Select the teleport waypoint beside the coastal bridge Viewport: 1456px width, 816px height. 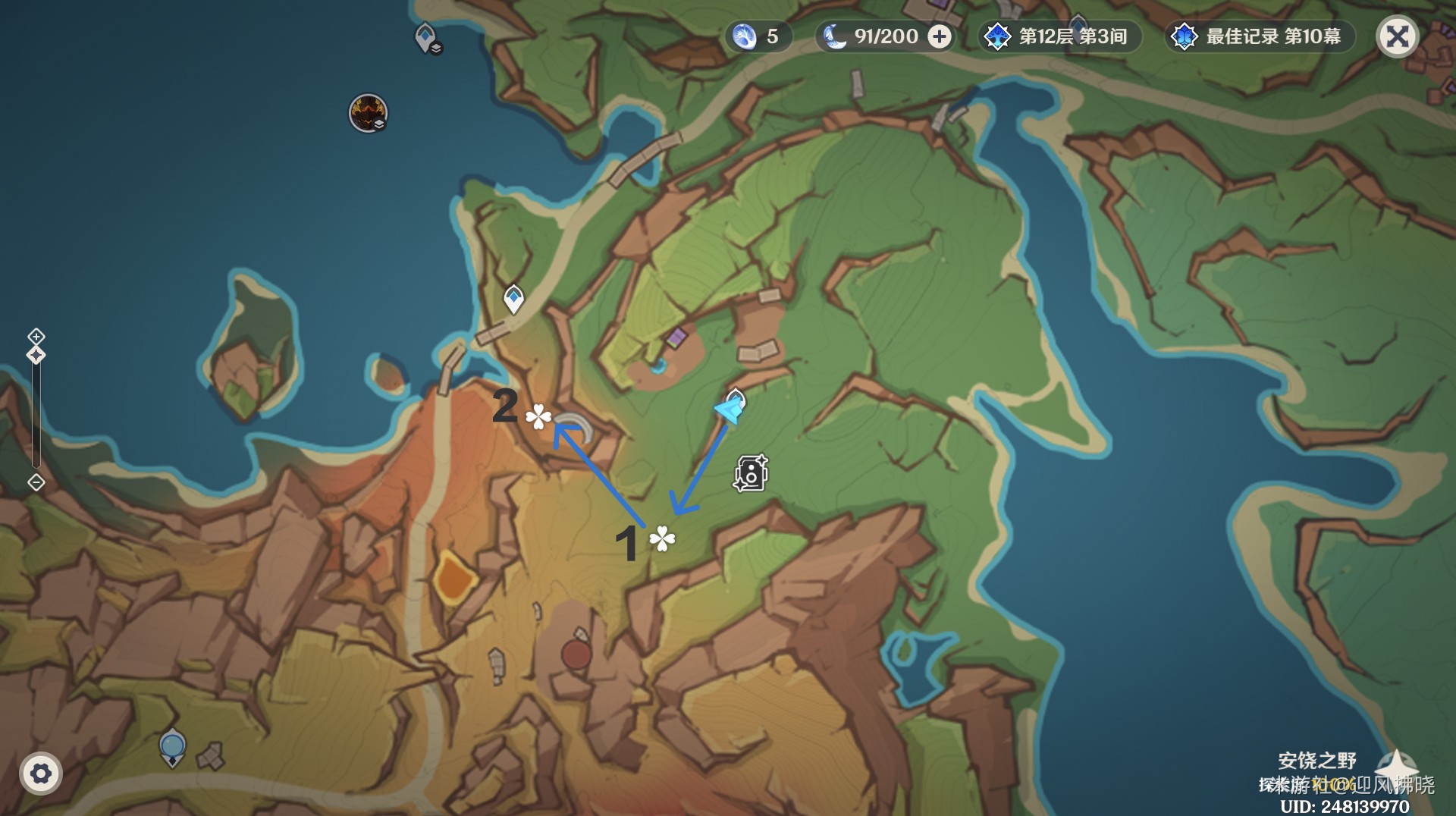pos(514,298)
